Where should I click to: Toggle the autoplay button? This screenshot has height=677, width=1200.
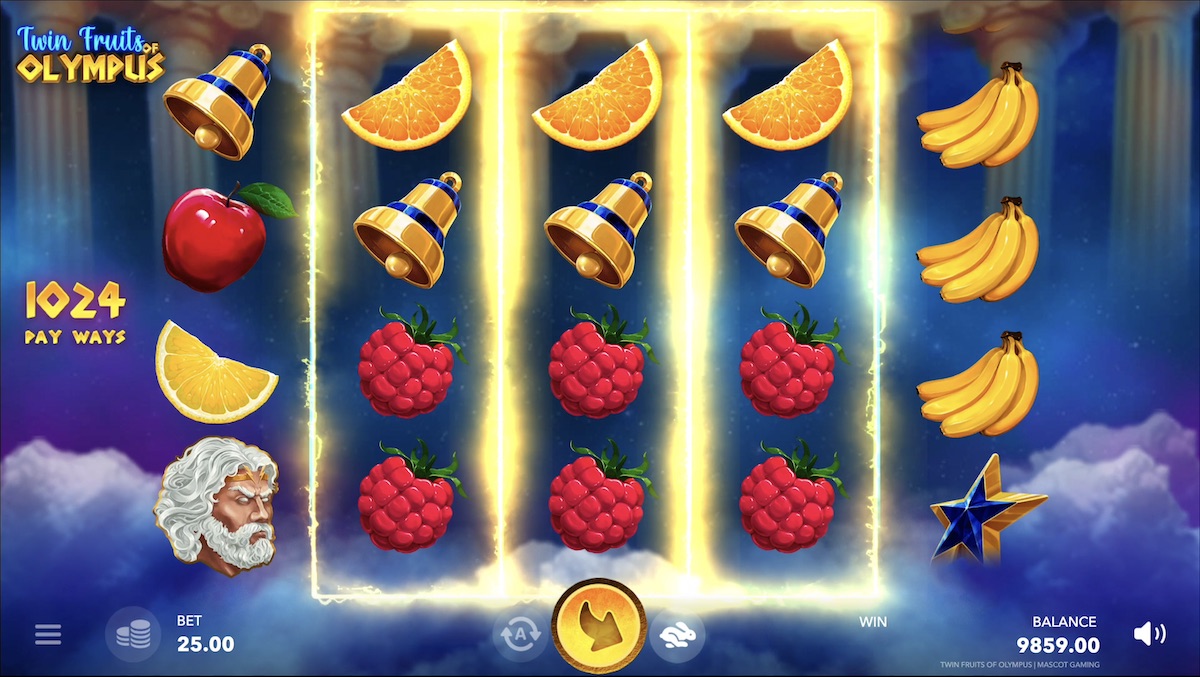519,633
